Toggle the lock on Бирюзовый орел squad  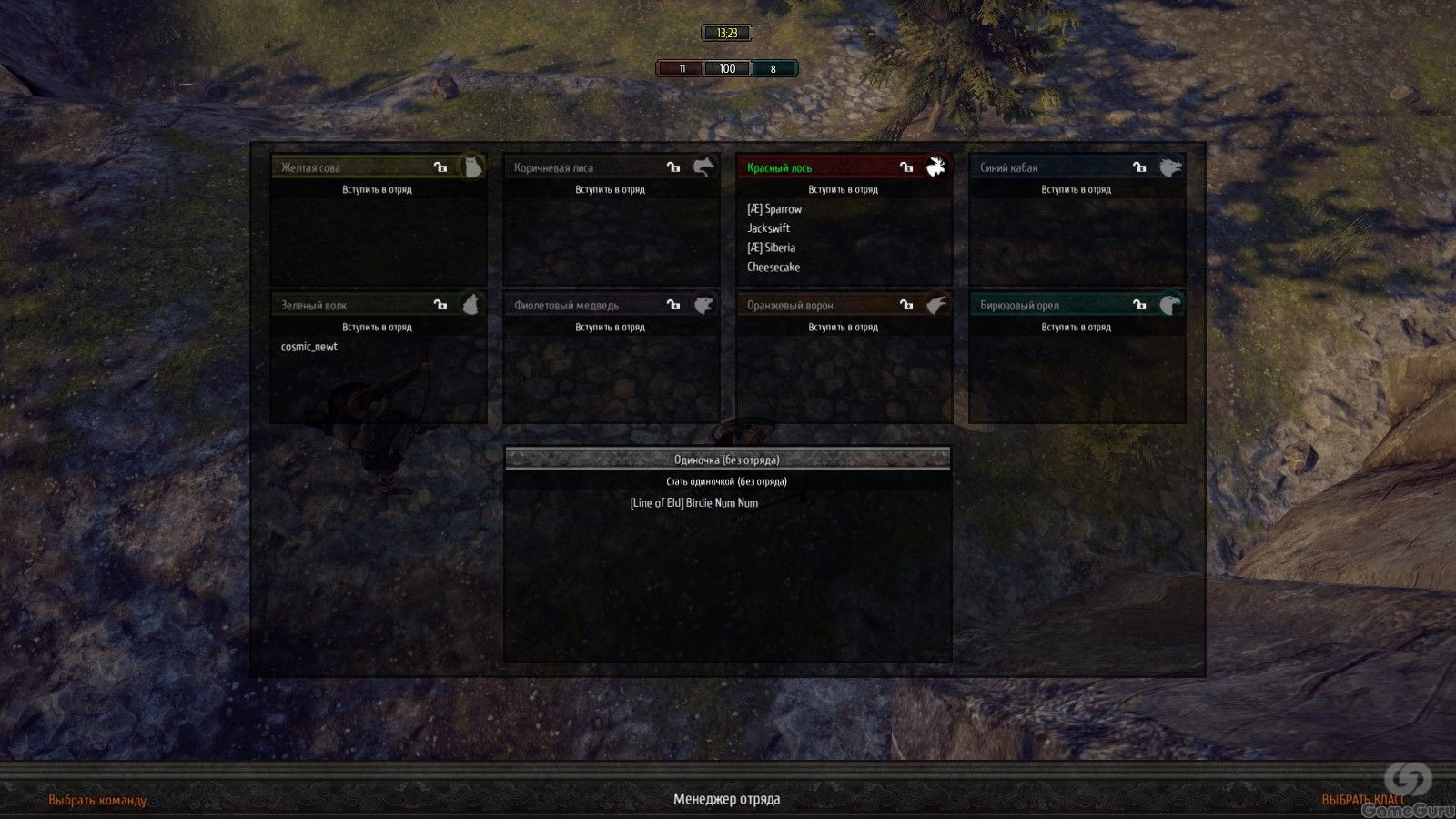click(1139, 305)
